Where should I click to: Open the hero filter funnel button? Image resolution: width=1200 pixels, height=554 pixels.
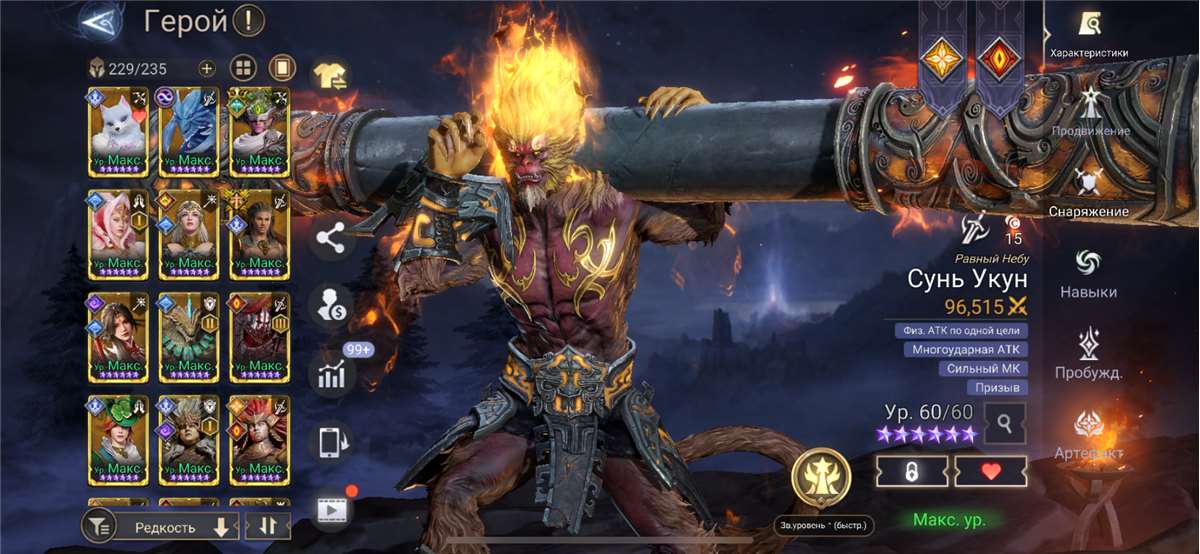[97, 525]
